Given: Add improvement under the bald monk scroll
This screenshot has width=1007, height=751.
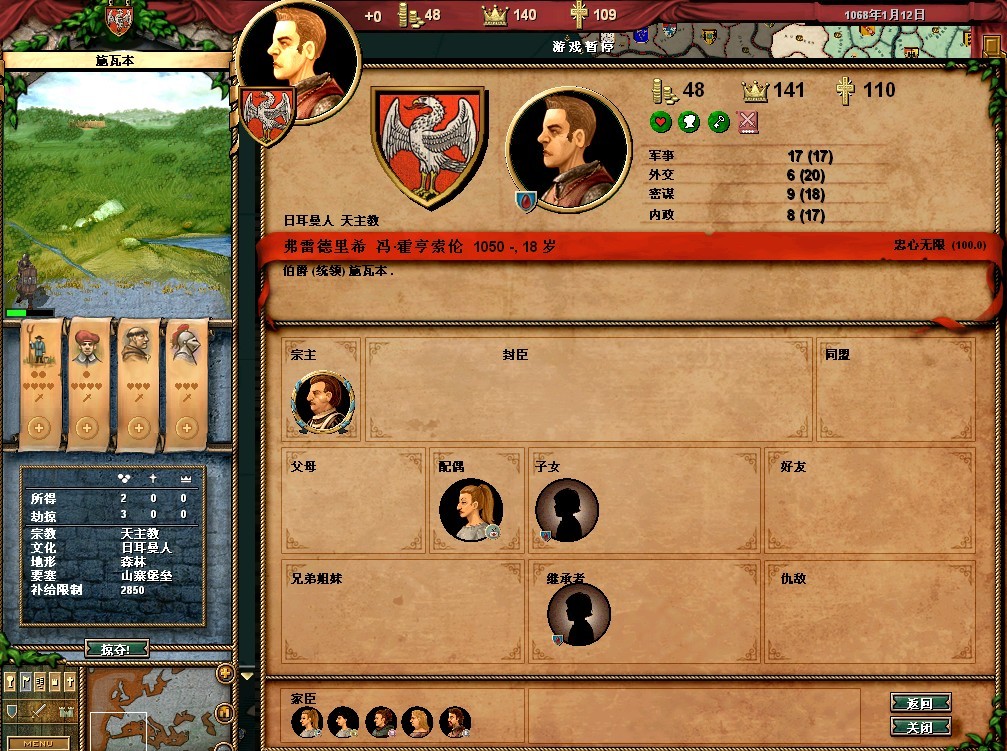Looking at the screenshot, I should pos(137,428).
